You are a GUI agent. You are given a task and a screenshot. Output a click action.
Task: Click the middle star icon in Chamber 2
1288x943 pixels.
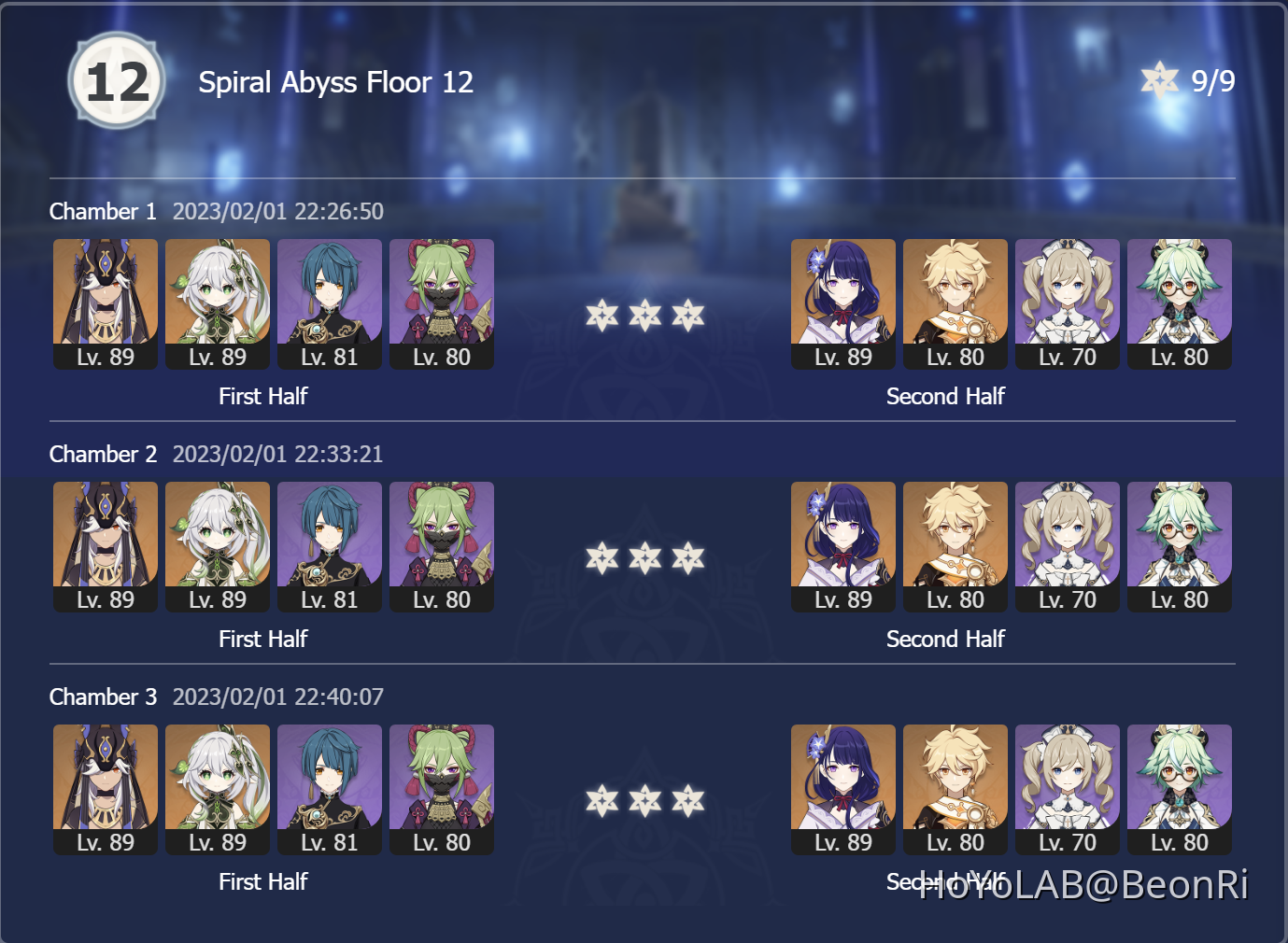[x=644, y=559]
